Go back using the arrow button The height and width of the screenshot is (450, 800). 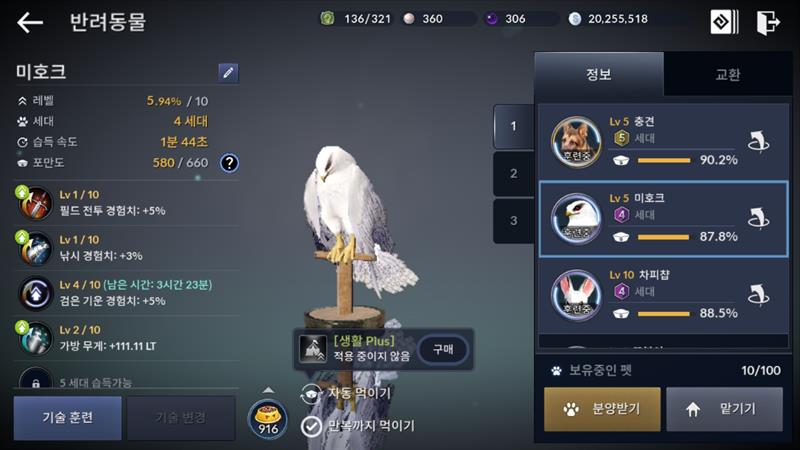click(30, 22)
